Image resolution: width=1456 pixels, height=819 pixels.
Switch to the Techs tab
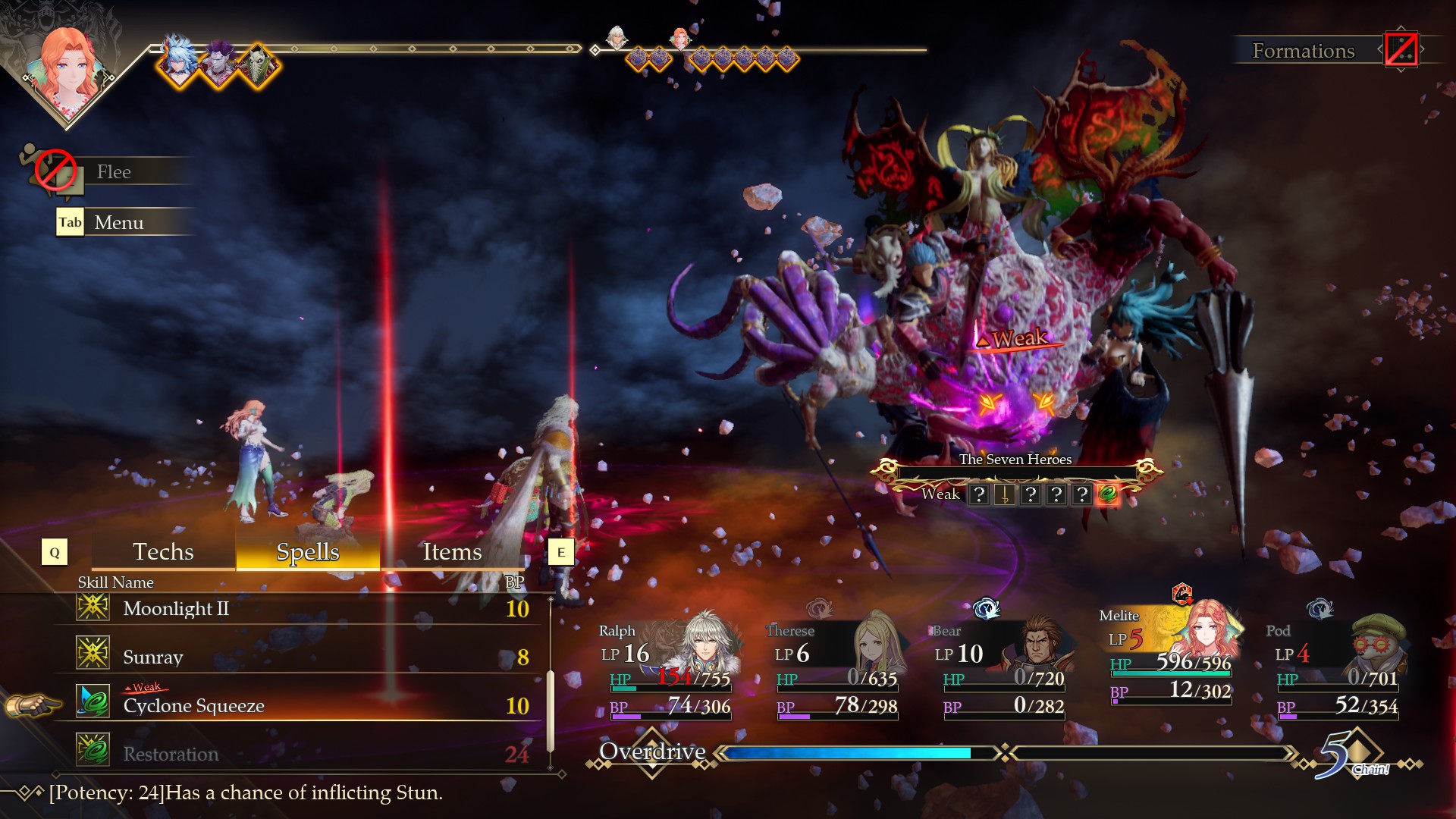(163, 552)
